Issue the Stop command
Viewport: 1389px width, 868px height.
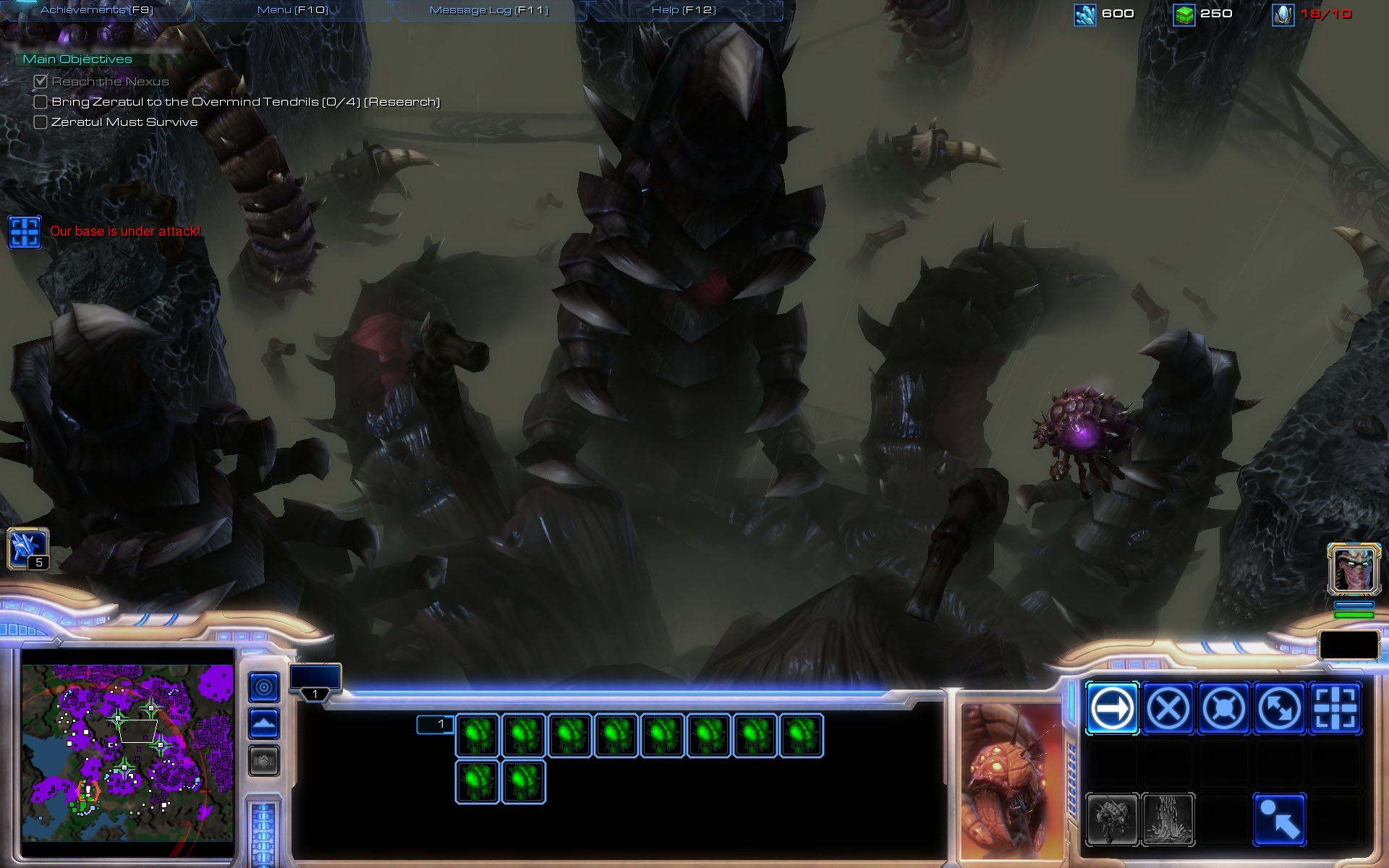[1168, 708]
